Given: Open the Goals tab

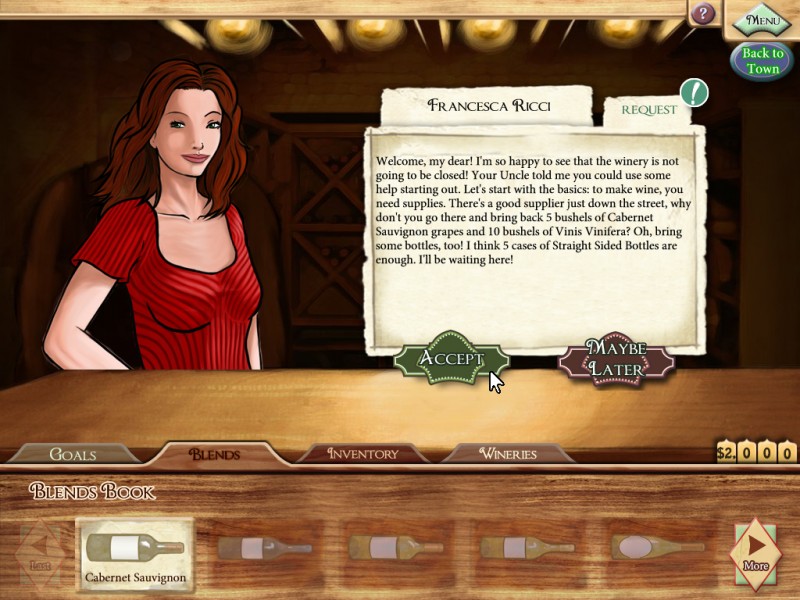Looking at the screenshot, I should coord(73,454).
